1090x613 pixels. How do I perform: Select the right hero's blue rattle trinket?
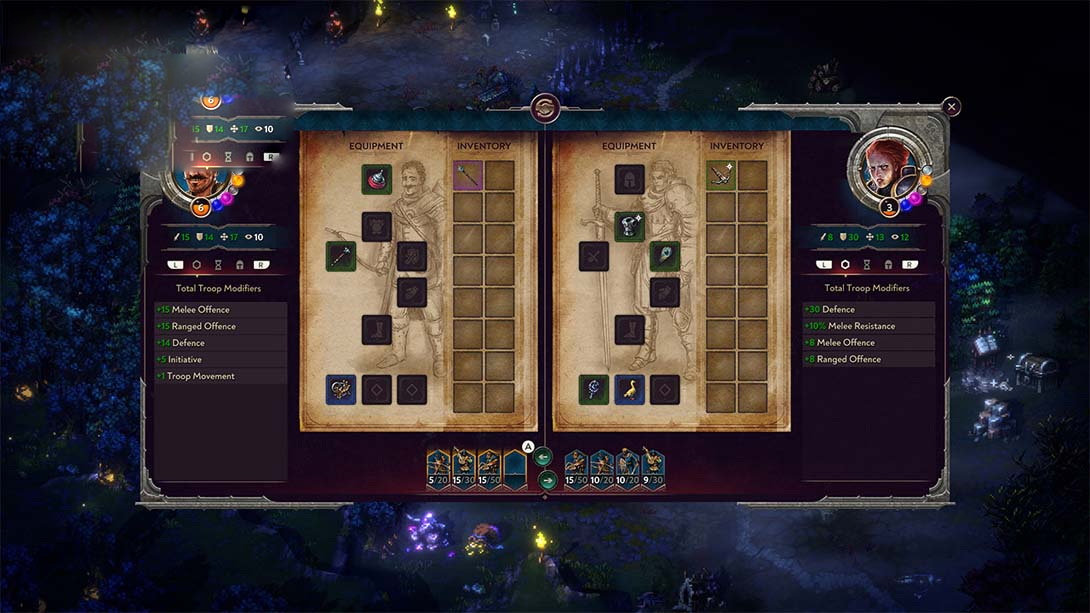[594, 389]
